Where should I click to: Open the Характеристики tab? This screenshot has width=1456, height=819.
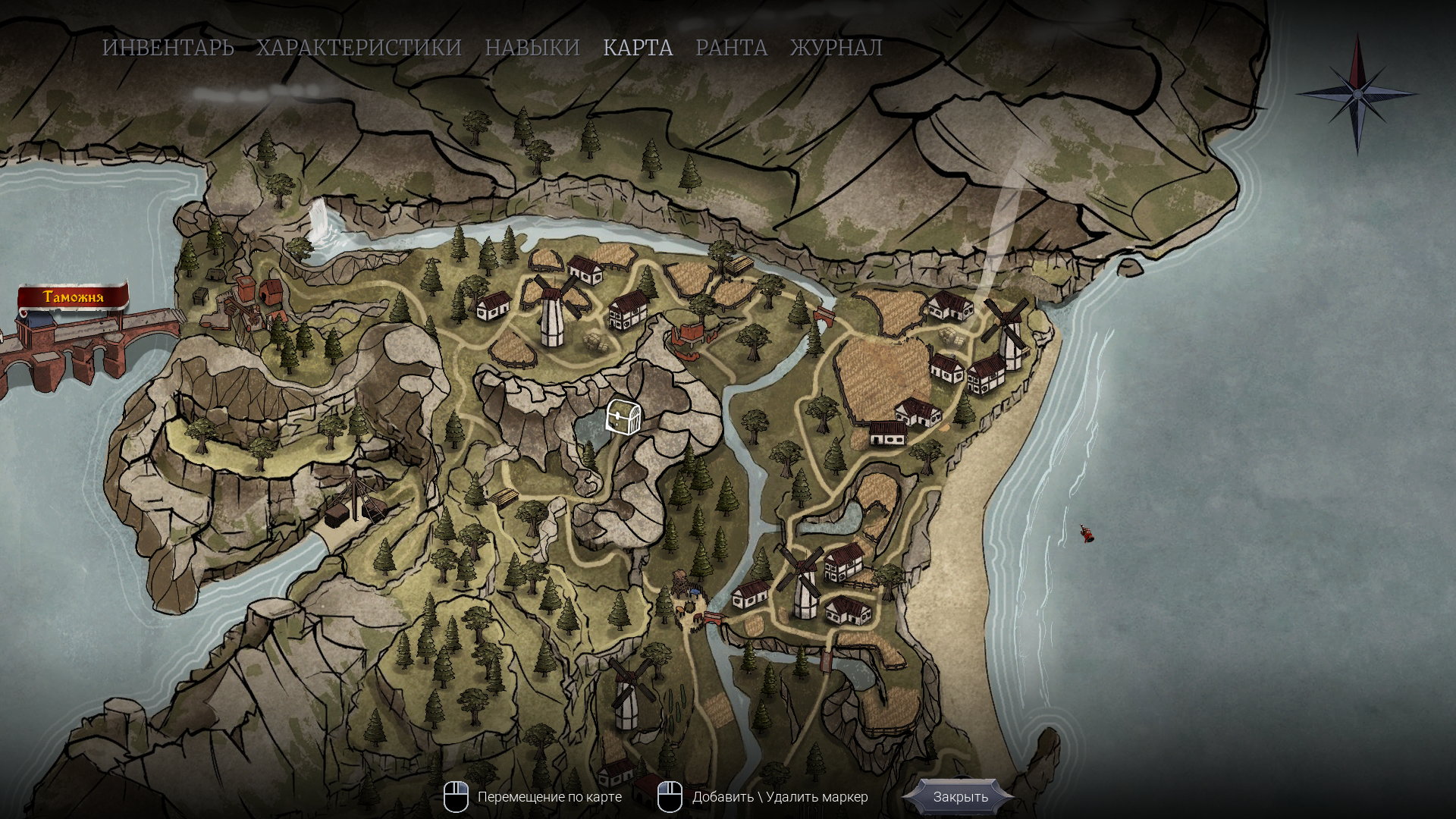tap(359, 47)
